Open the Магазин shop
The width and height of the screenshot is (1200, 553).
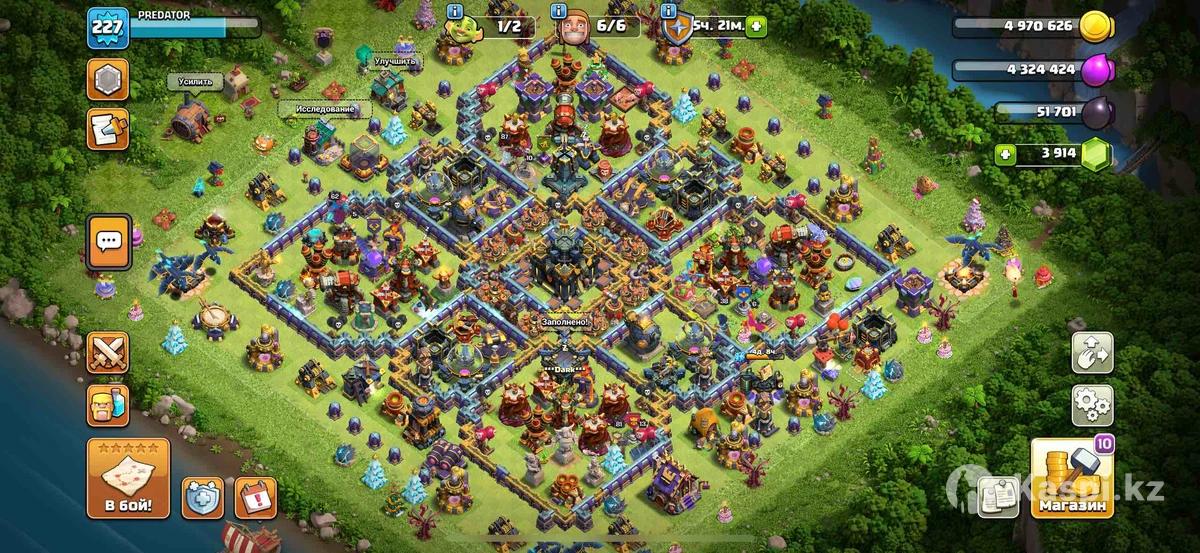tap(1073, 480)
